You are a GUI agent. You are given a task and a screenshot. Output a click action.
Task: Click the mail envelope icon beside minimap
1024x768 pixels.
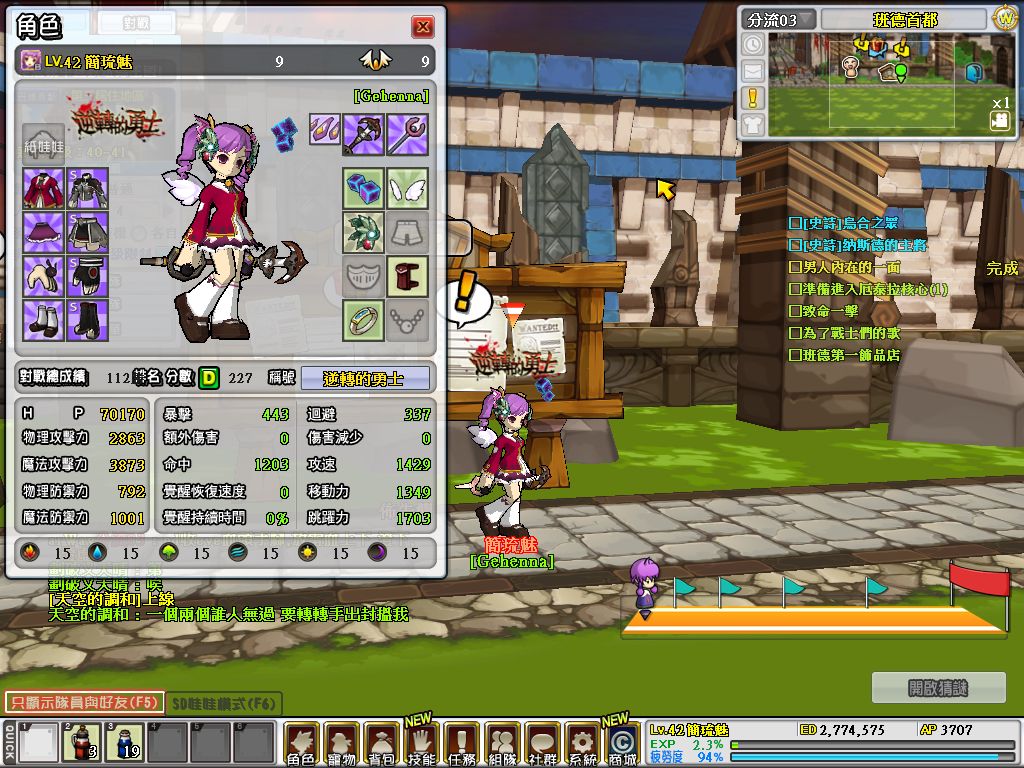pyautogui.click(x=752, y=71)
